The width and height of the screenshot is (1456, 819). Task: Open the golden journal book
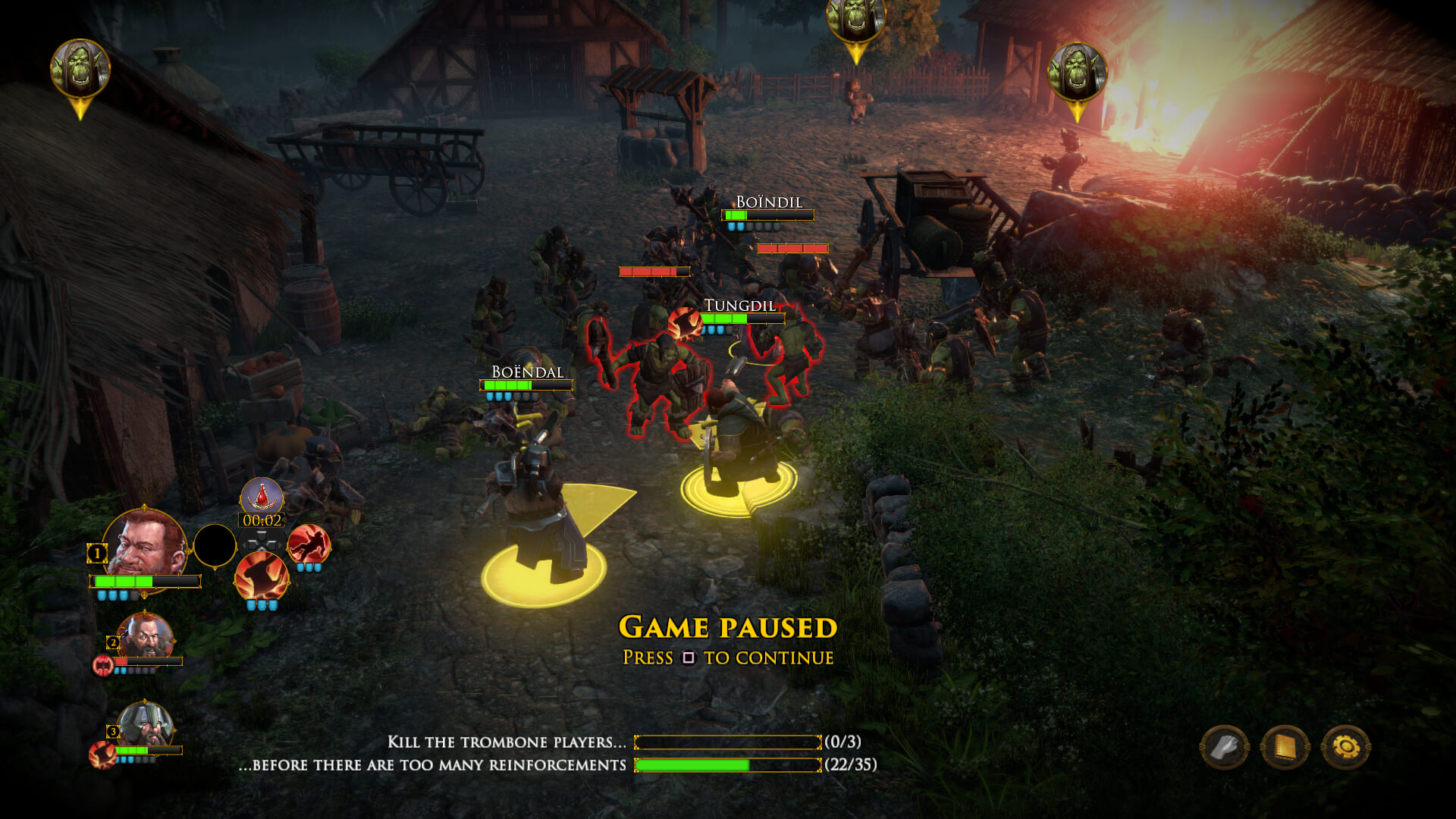tap(1285, 748)
